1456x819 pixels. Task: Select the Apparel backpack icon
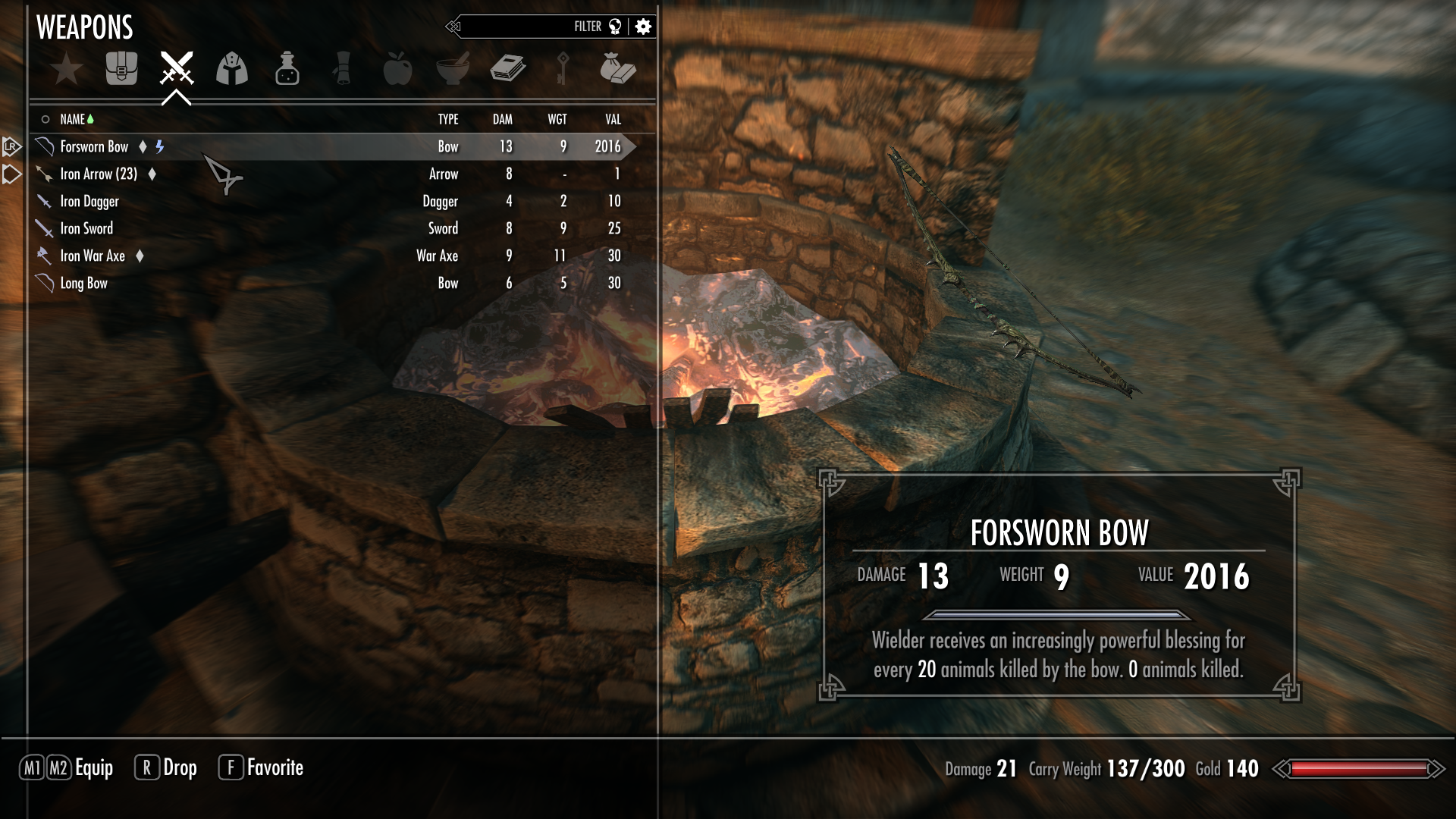(x=121, y=68)
